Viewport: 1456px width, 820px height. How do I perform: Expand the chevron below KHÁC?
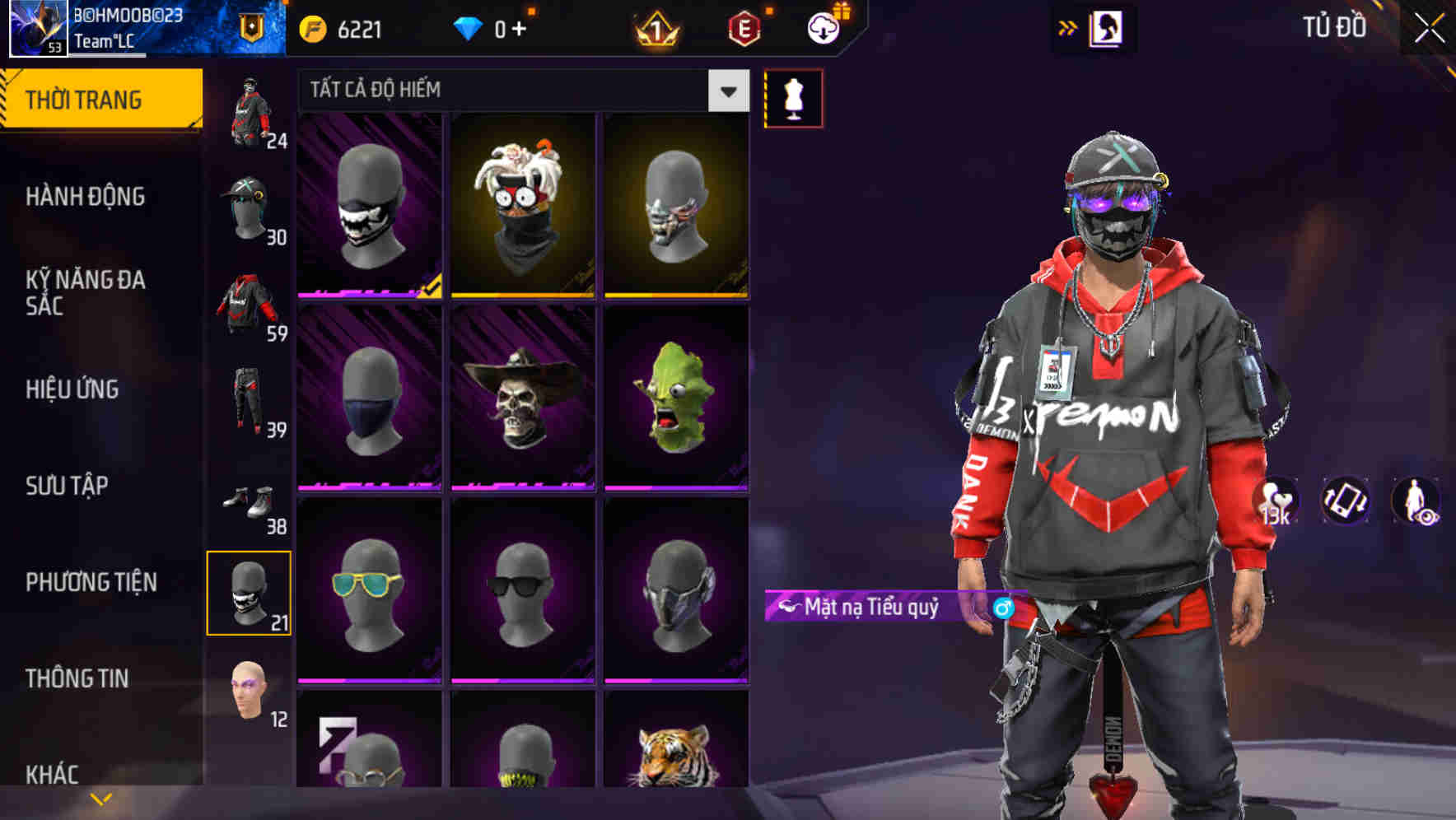[x=99, y=799]
